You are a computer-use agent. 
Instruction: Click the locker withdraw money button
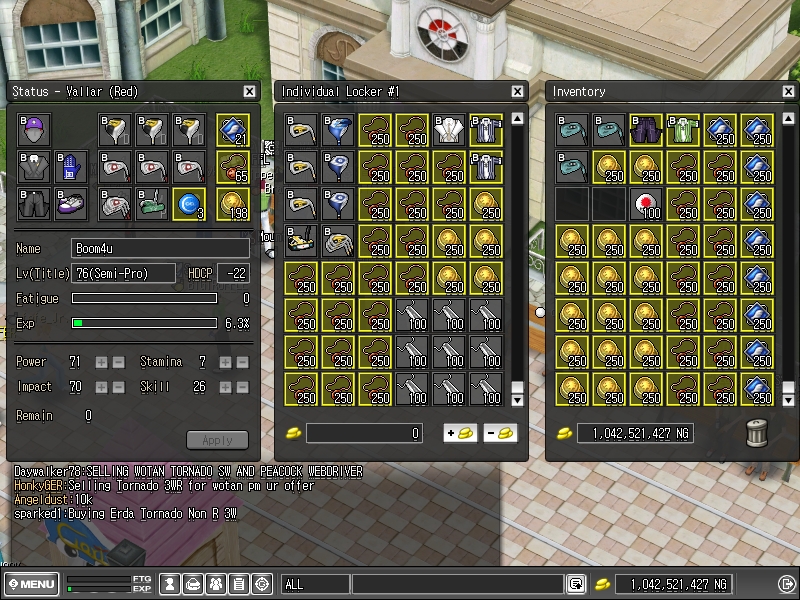[499, 433]
